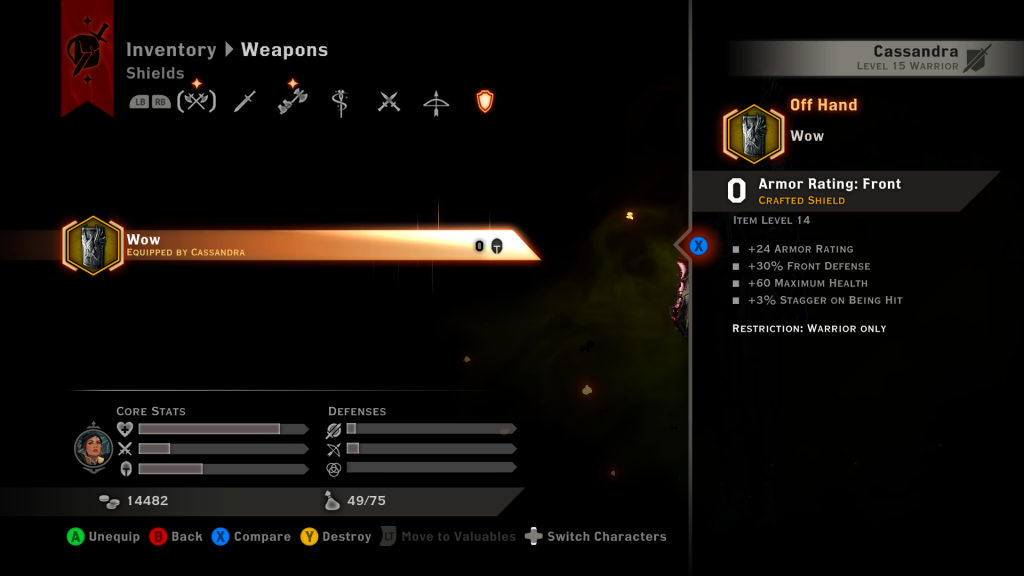Show the two-handed axe and hammer category
The width and height of the screenshot is (1024, 576).
pyautogui.click(x=292, y=101)
